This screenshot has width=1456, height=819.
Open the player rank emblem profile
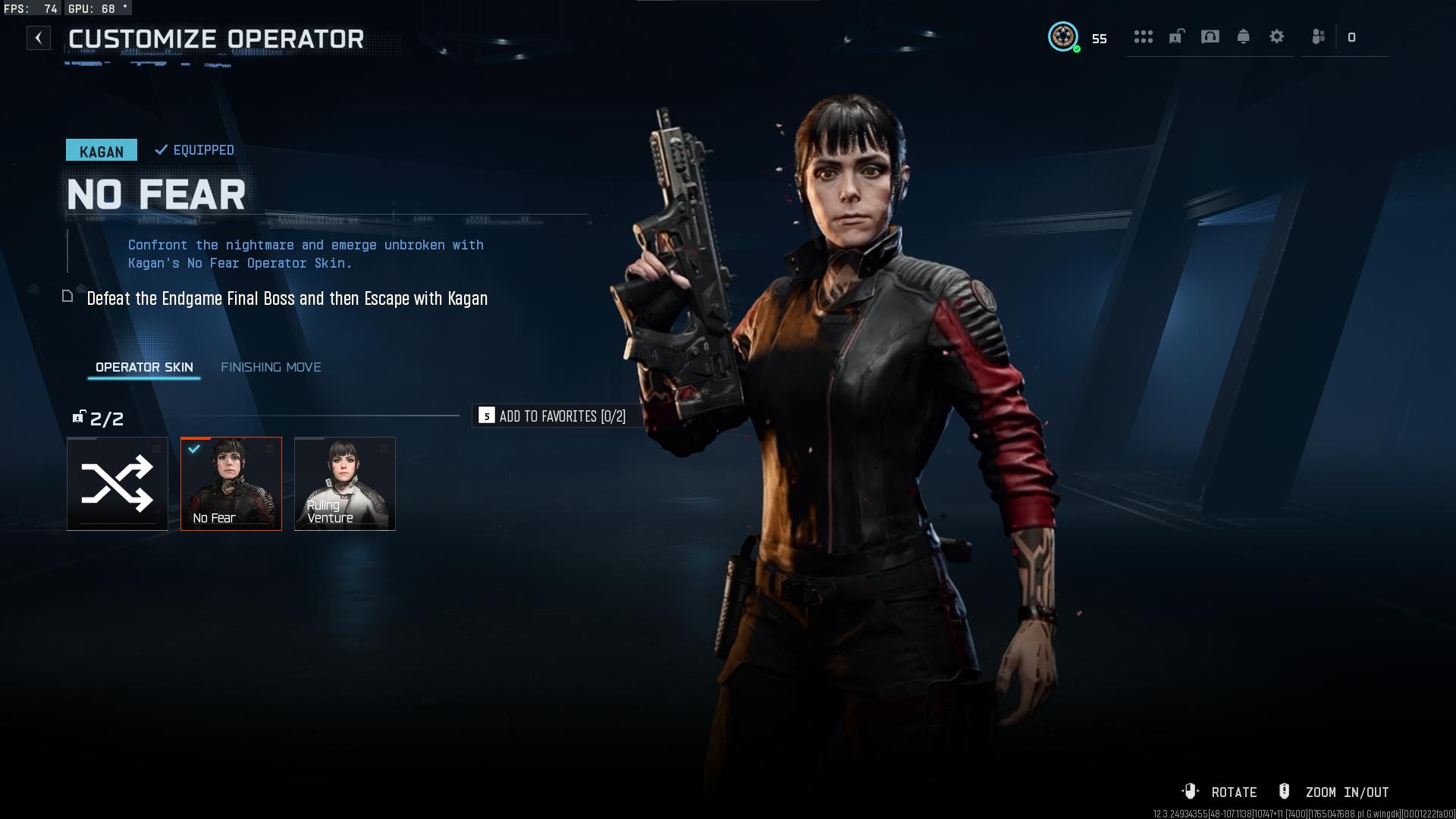pos(1063,36)
